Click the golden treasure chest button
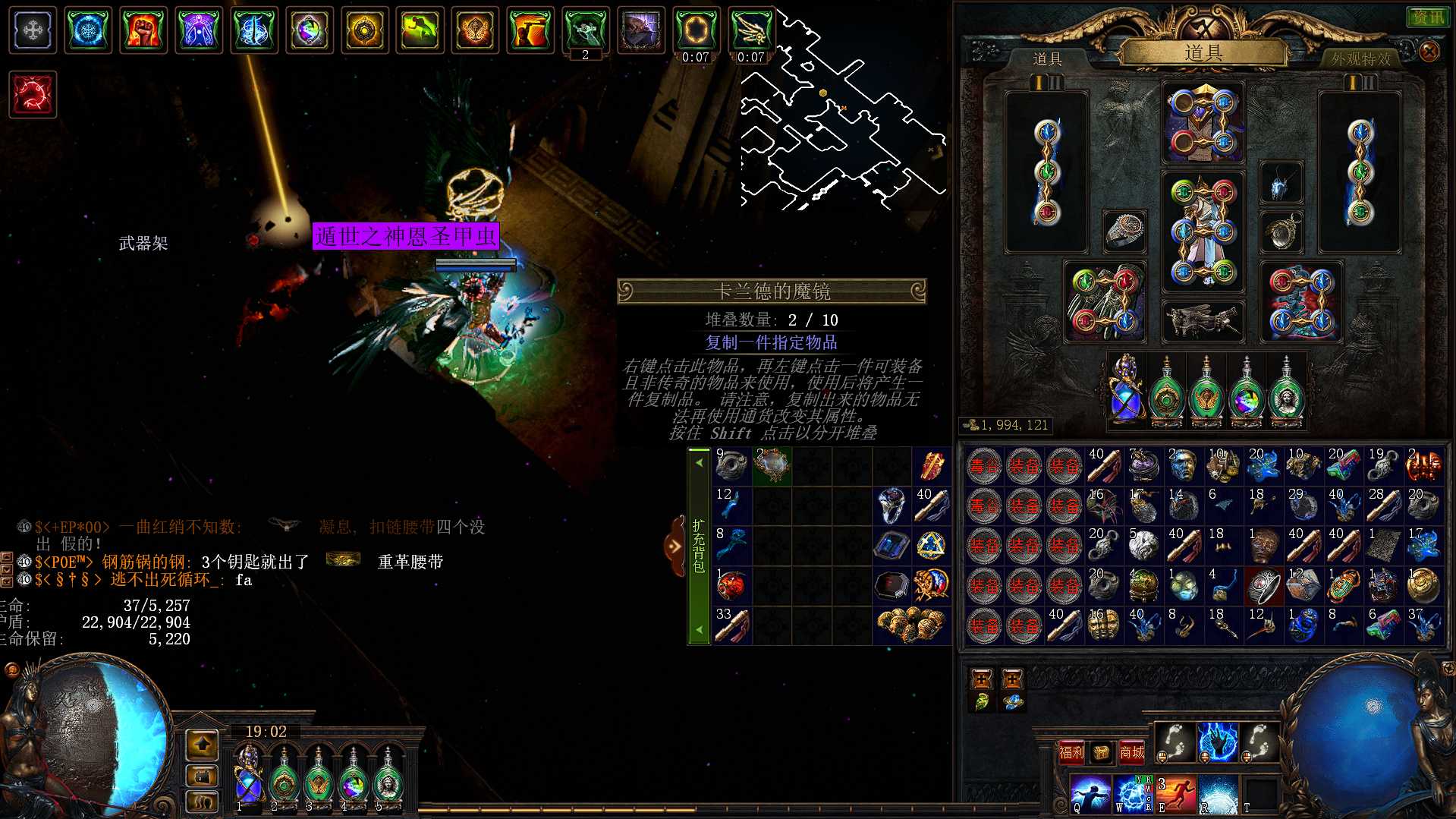Viewport: 1456px width, 819px height. click(1101, 752)
